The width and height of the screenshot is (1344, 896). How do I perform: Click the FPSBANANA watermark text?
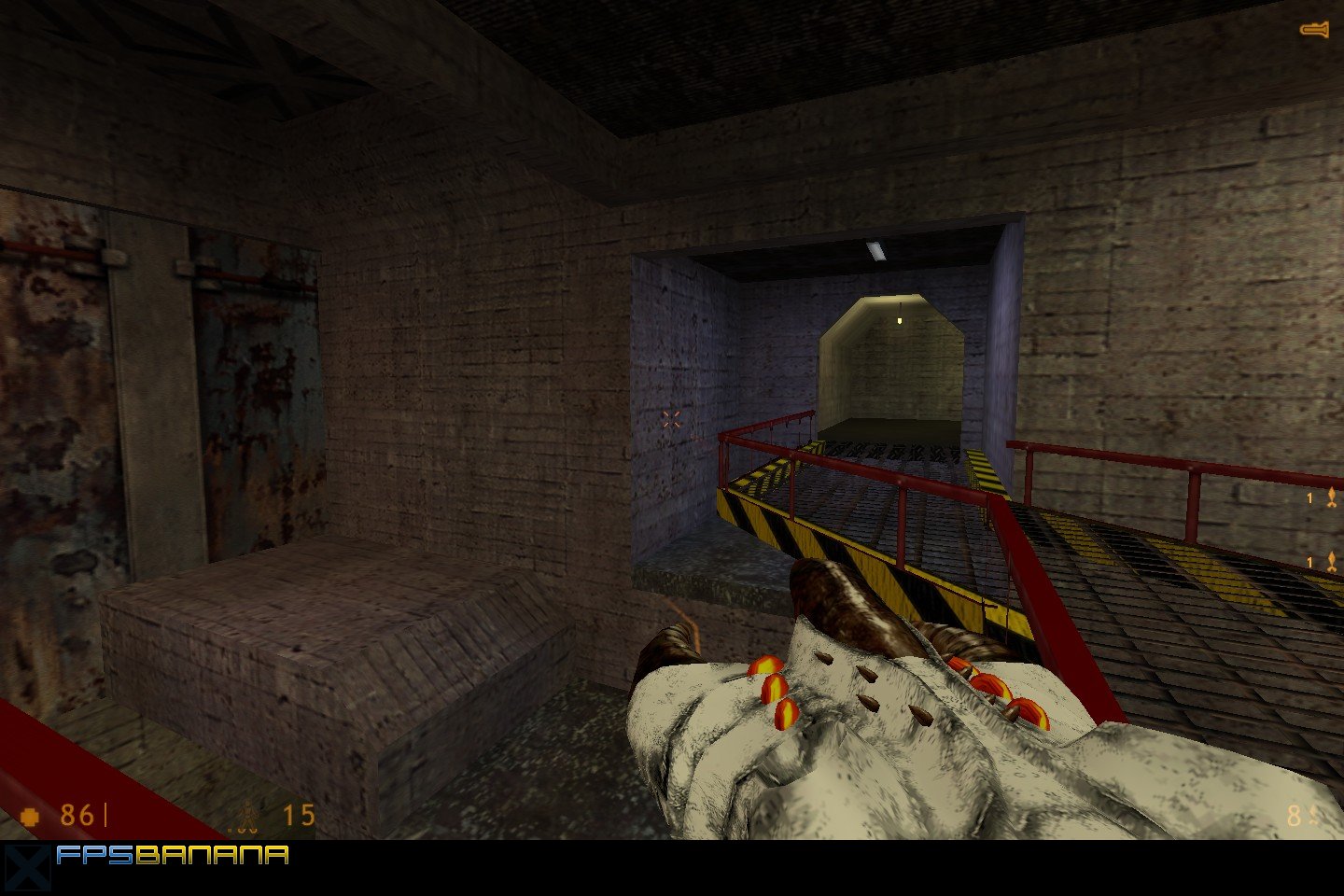pos(171,852)
